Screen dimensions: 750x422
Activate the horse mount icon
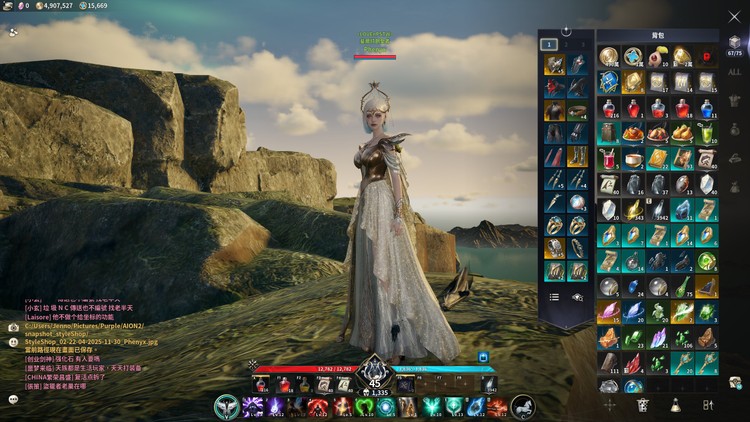523,407
